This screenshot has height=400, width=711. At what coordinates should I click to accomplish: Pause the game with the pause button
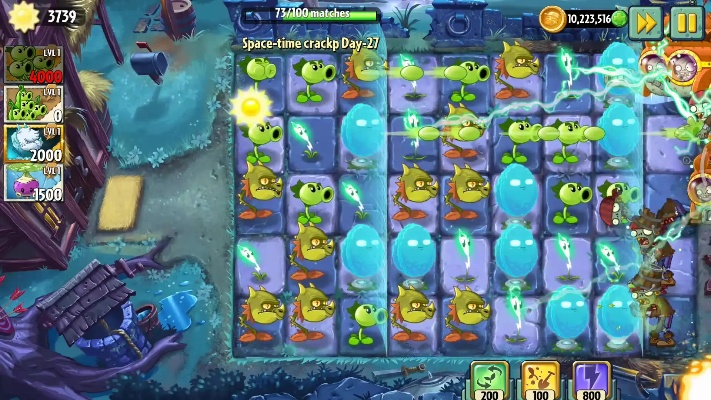(686, 21)
